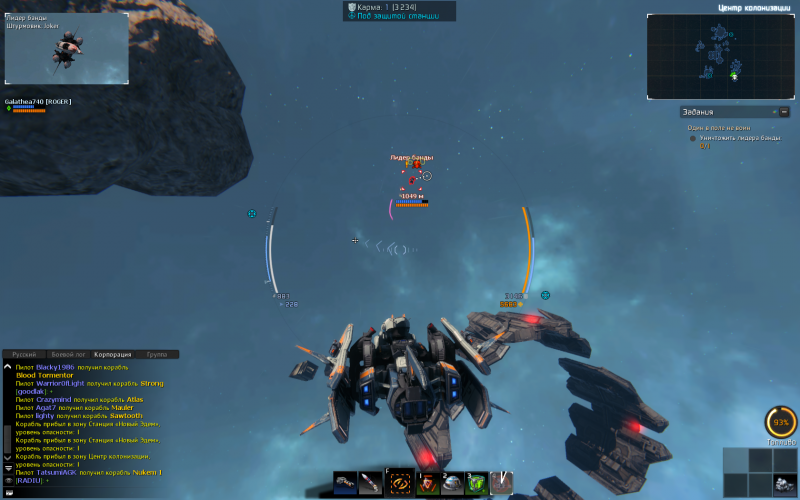The image size is (800, 500).
Task: Switch to the Группа chat tab
Action: (157, 354)
